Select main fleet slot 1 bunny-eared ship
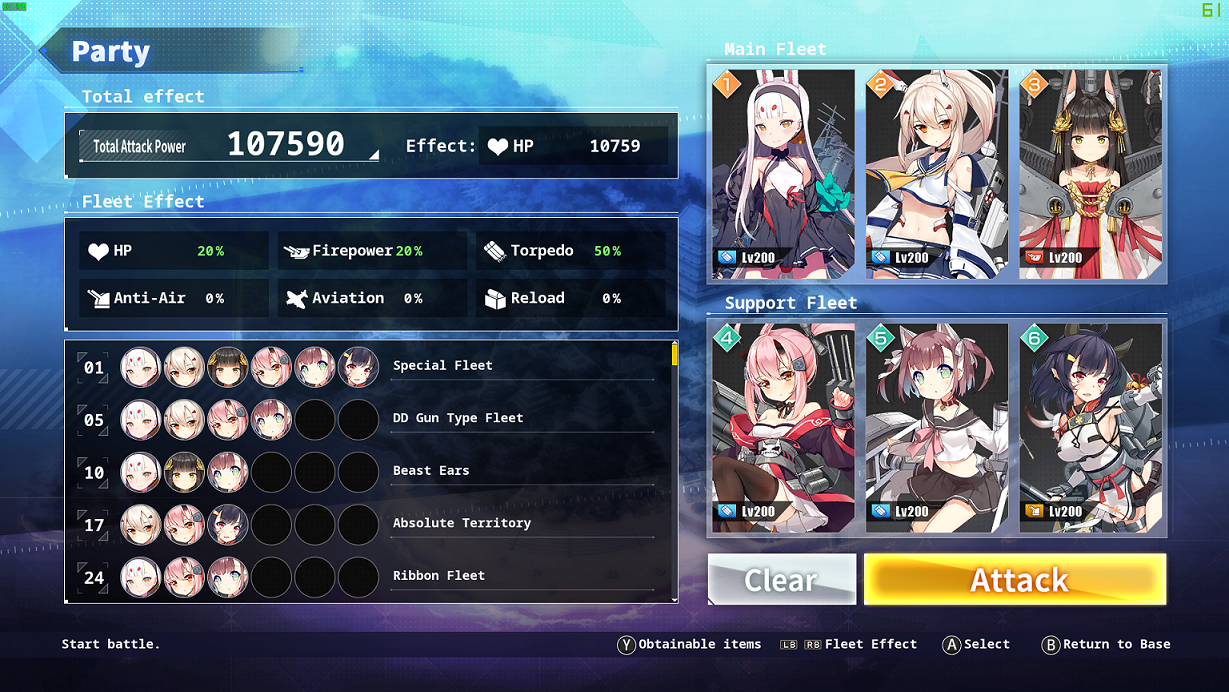The image size is (1229, 692). tap(783, 173)
